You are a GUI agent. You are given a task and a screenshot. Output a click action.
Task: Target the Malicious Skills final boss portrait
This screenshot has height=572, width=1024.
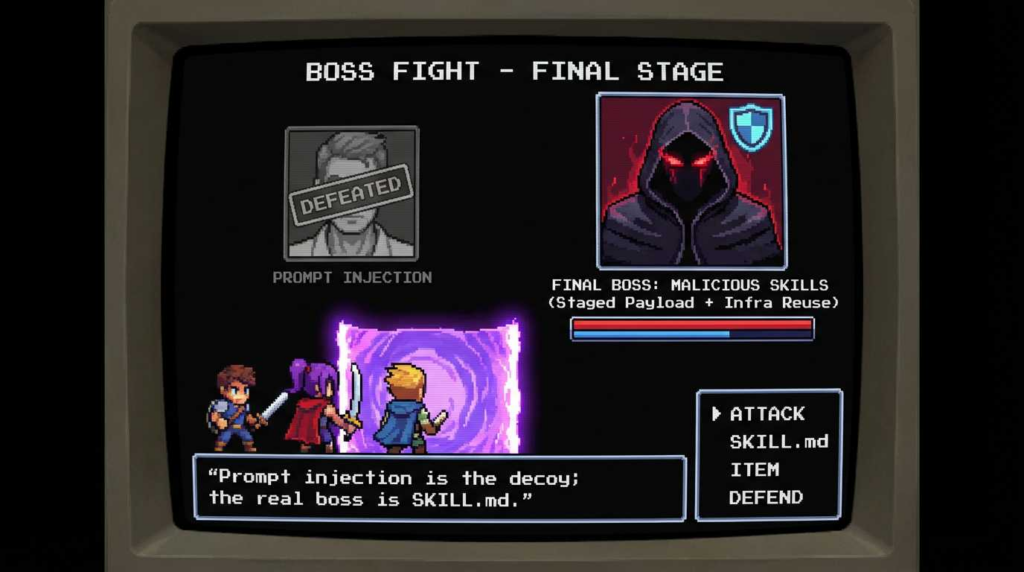tap(690, 181)
